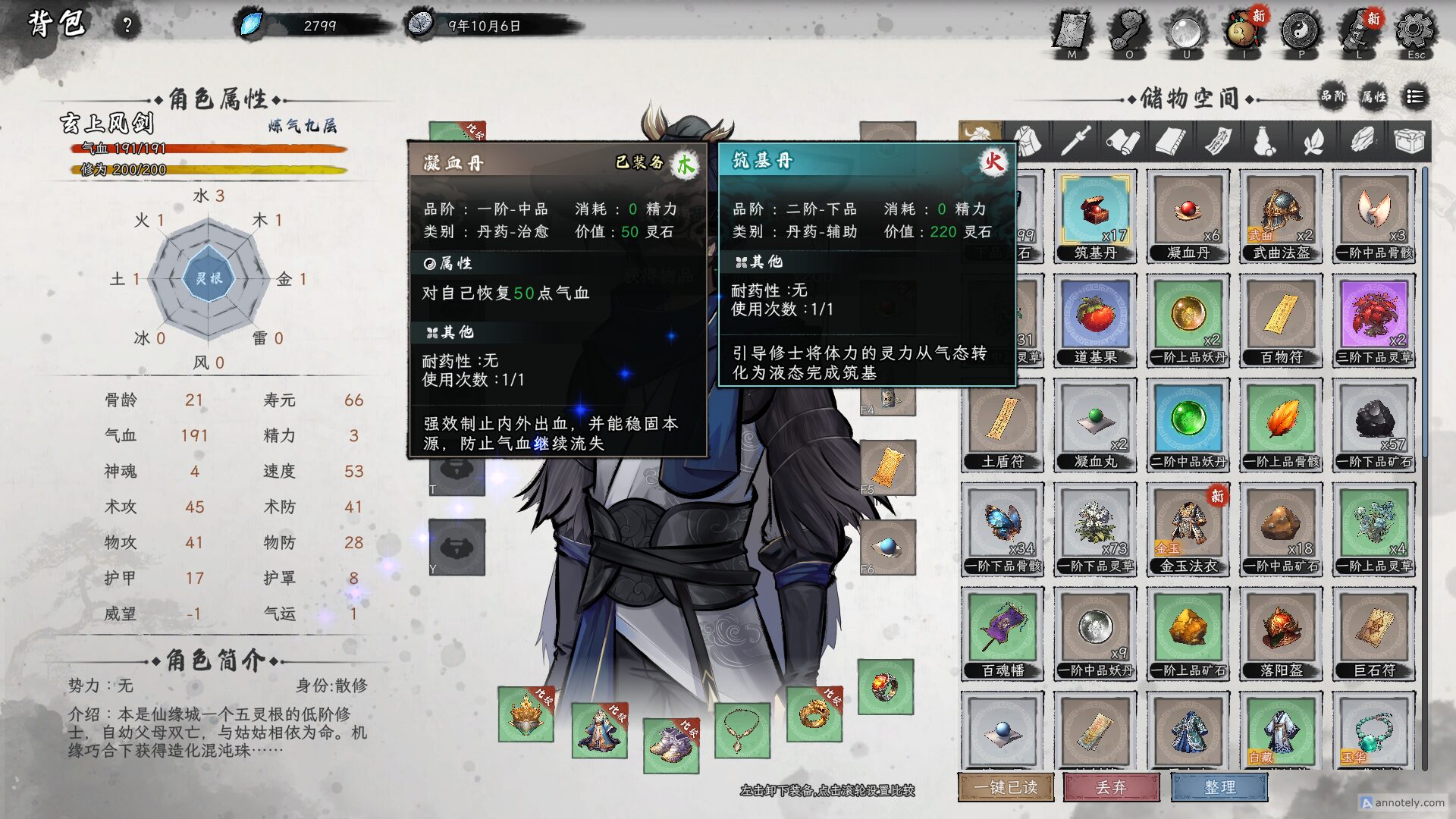1456x819 pixels.
Task: Sort storage by 属性 attribute
Action: pos(1373,96)
